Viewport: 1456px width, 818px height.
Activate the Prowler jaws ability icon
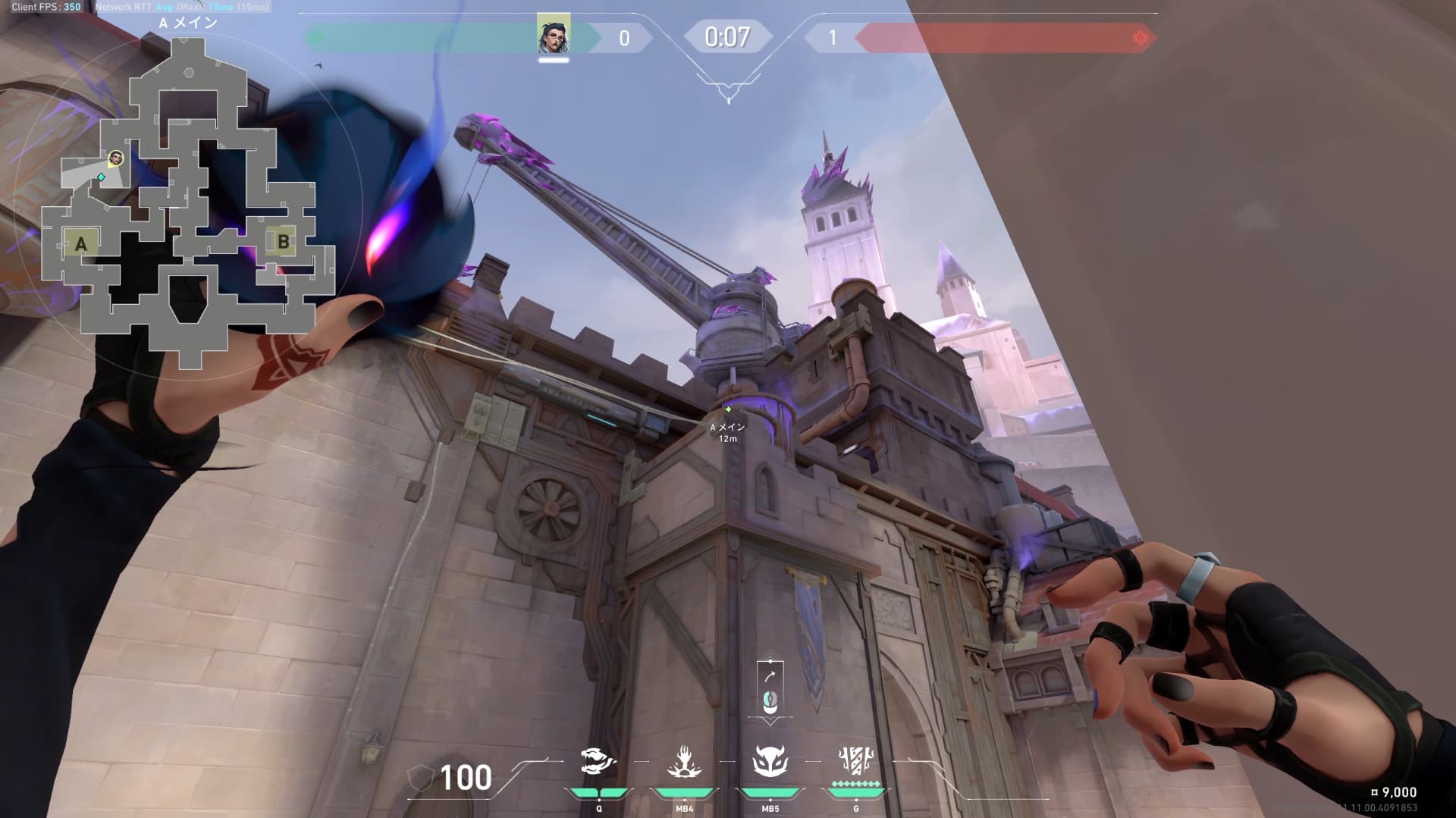[598, 761]
